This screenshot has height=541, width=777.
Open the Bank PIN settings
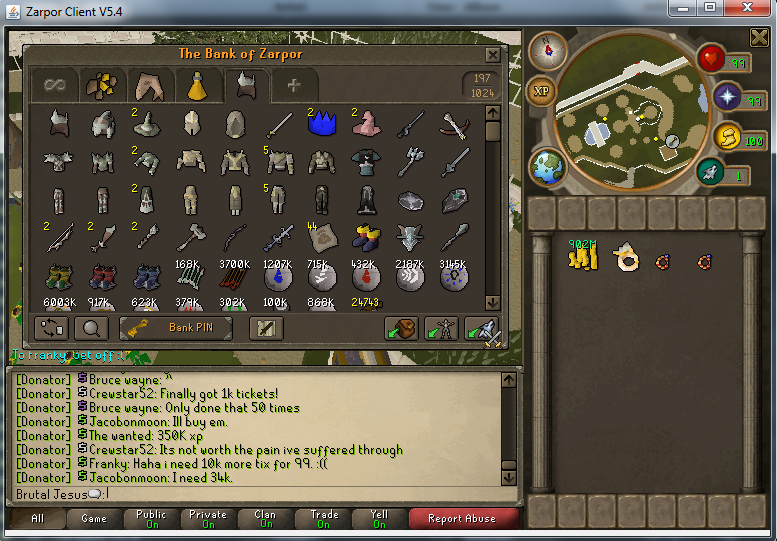pyautogui.click(x=176, y=327)
